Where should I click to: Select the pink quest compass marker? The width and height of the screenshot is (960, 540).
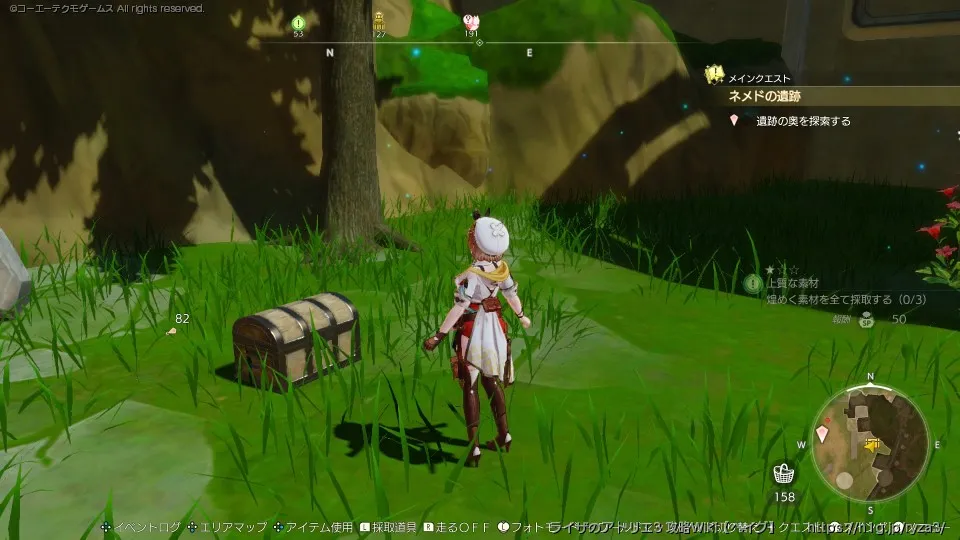click(x=471, y=21)
